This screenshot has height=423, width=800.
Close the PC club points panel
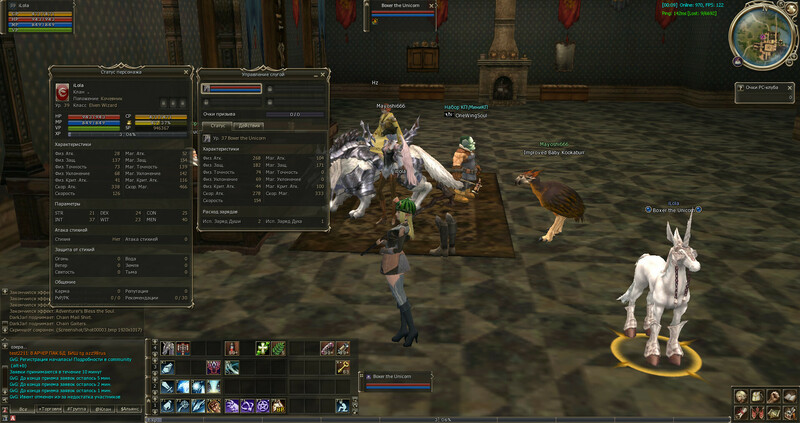click(790, 90)
